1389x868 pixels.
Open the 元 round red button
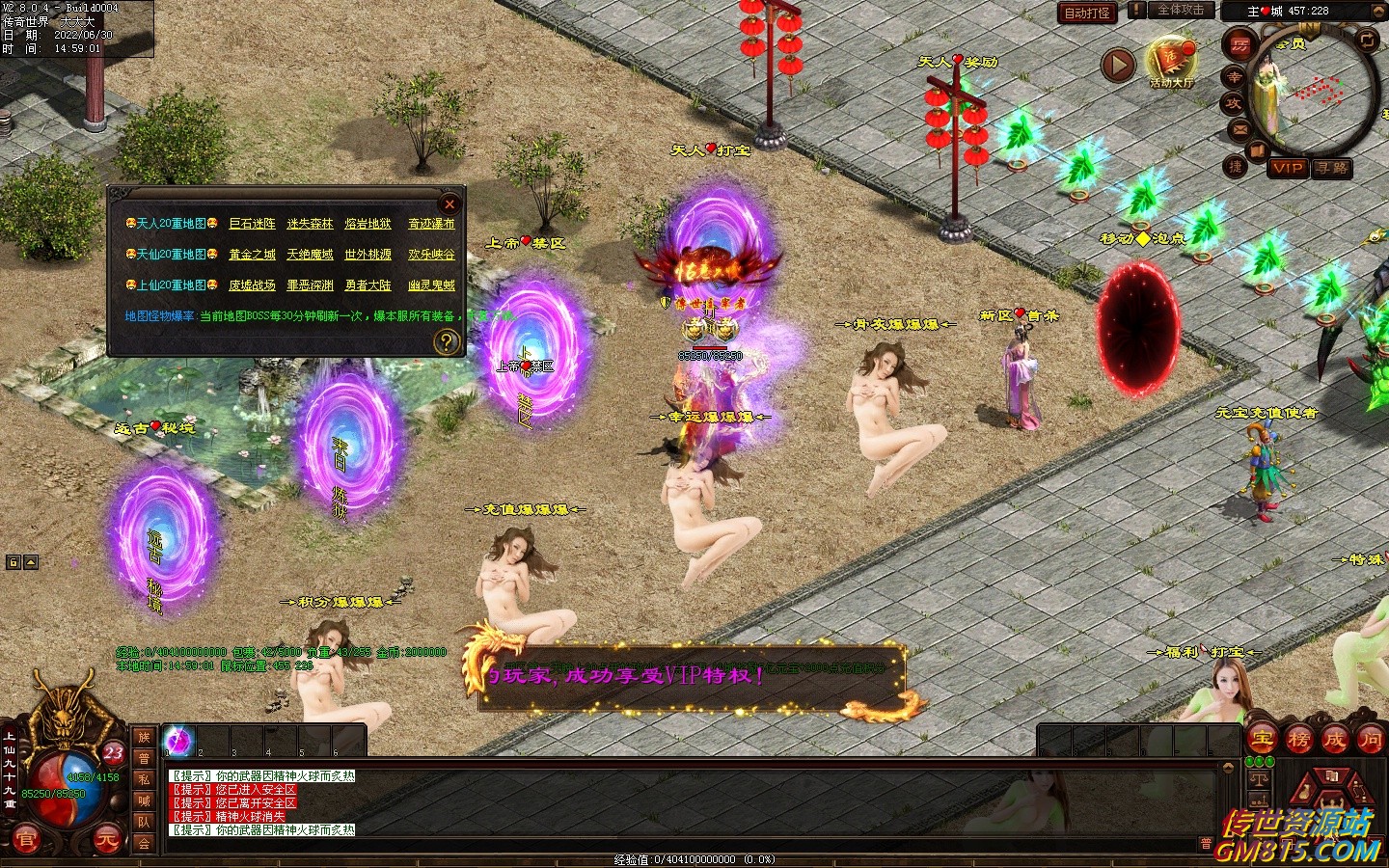(x=106, y=841)
